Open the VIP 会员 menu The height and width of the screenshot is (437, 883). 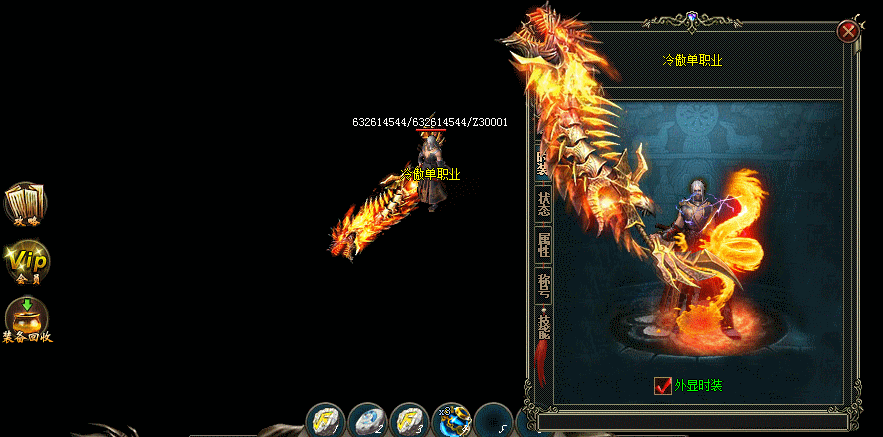(26, 262)
